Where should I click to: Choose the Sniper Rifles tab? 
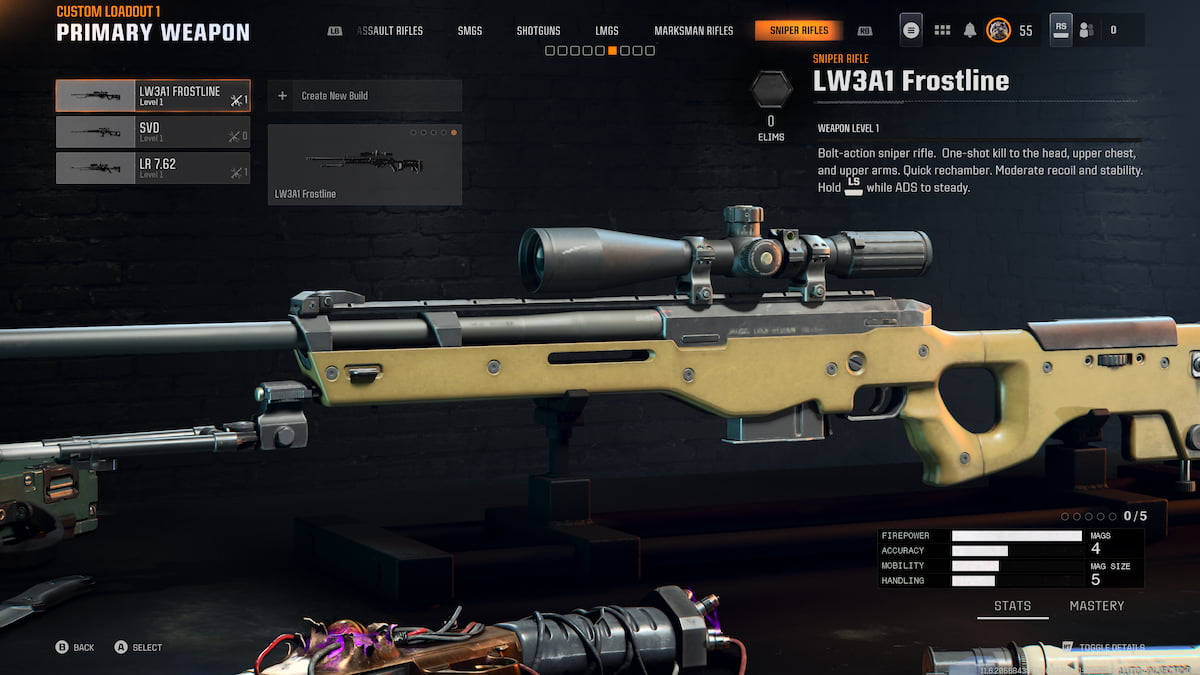tap(799, 31)
